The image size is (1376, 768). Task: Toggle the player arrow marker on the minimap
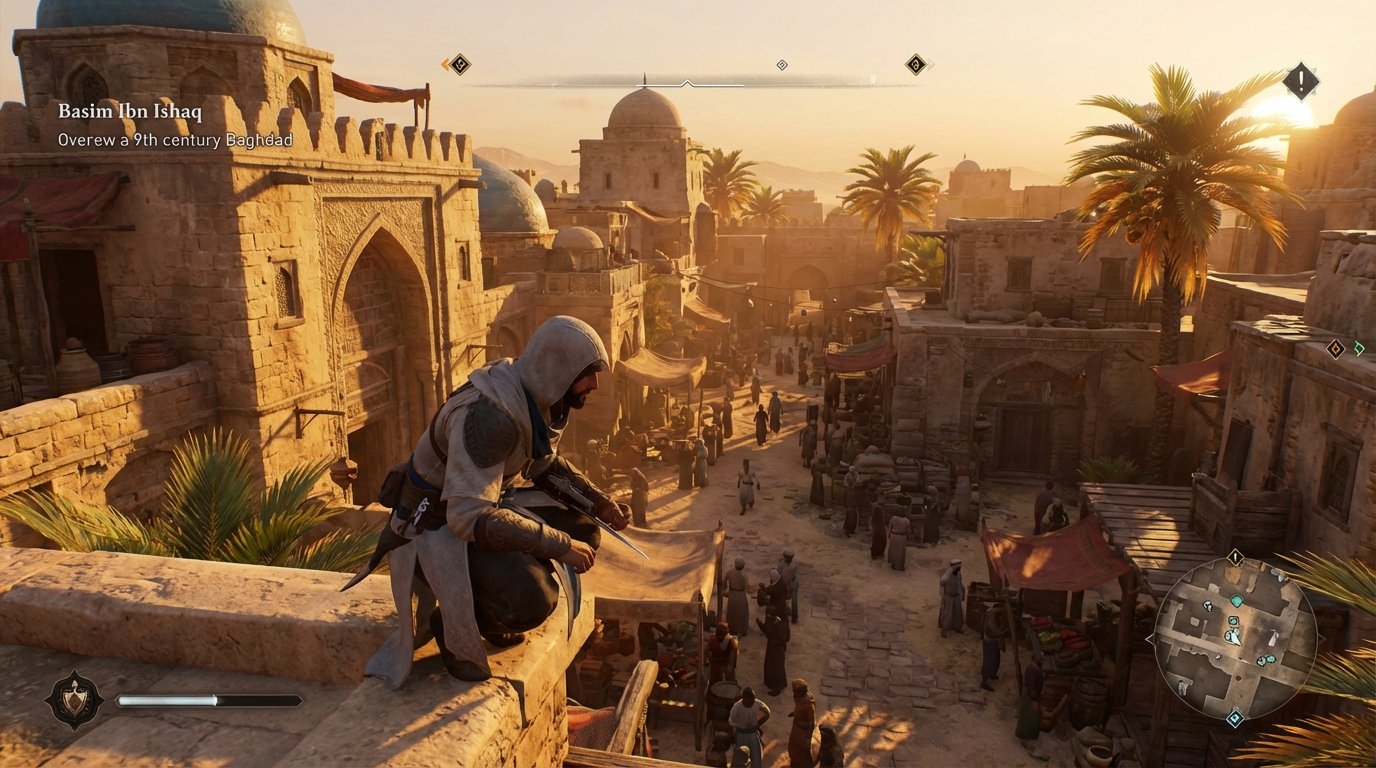coord(1235,635)
